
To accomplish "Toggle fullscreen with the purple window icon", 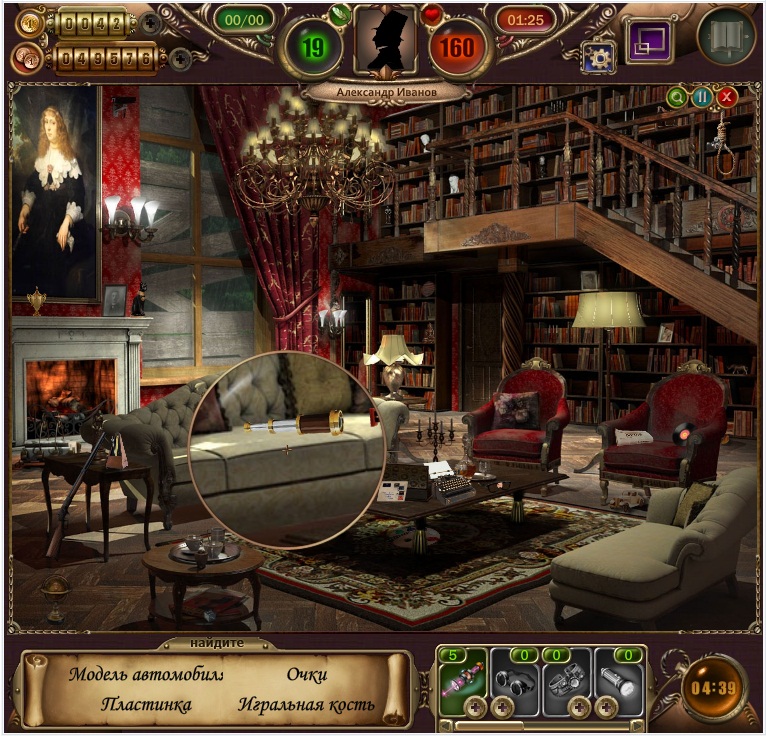I will (x=648, y=41).
